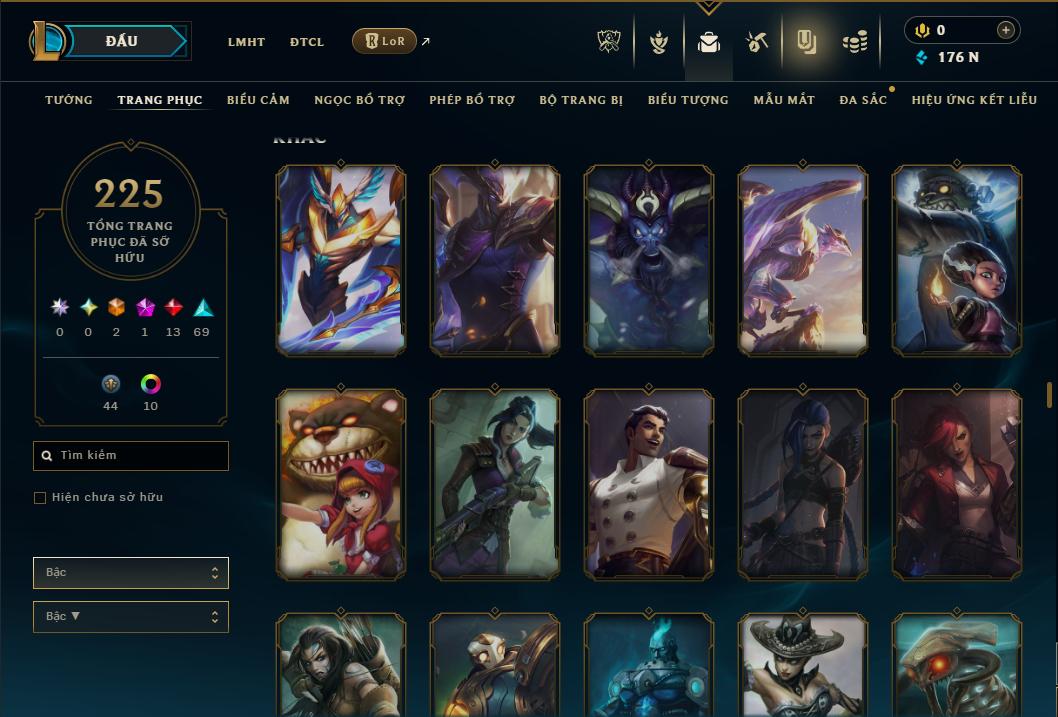The image size is (1058, 717).
Task: Open the hammer crafting icon
Action: click(x=757, y=42)
